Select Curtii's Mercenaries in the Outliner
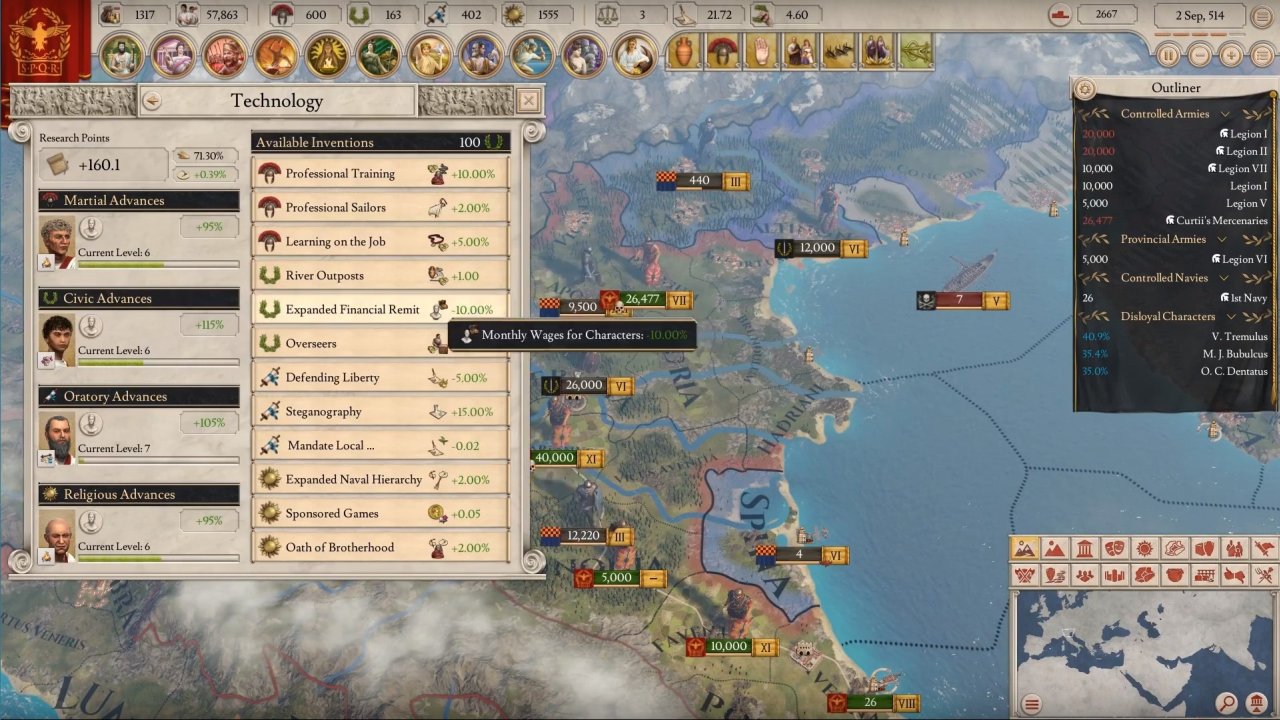The width and height of the screenshot is (1280, 720). pos(1216,221)
